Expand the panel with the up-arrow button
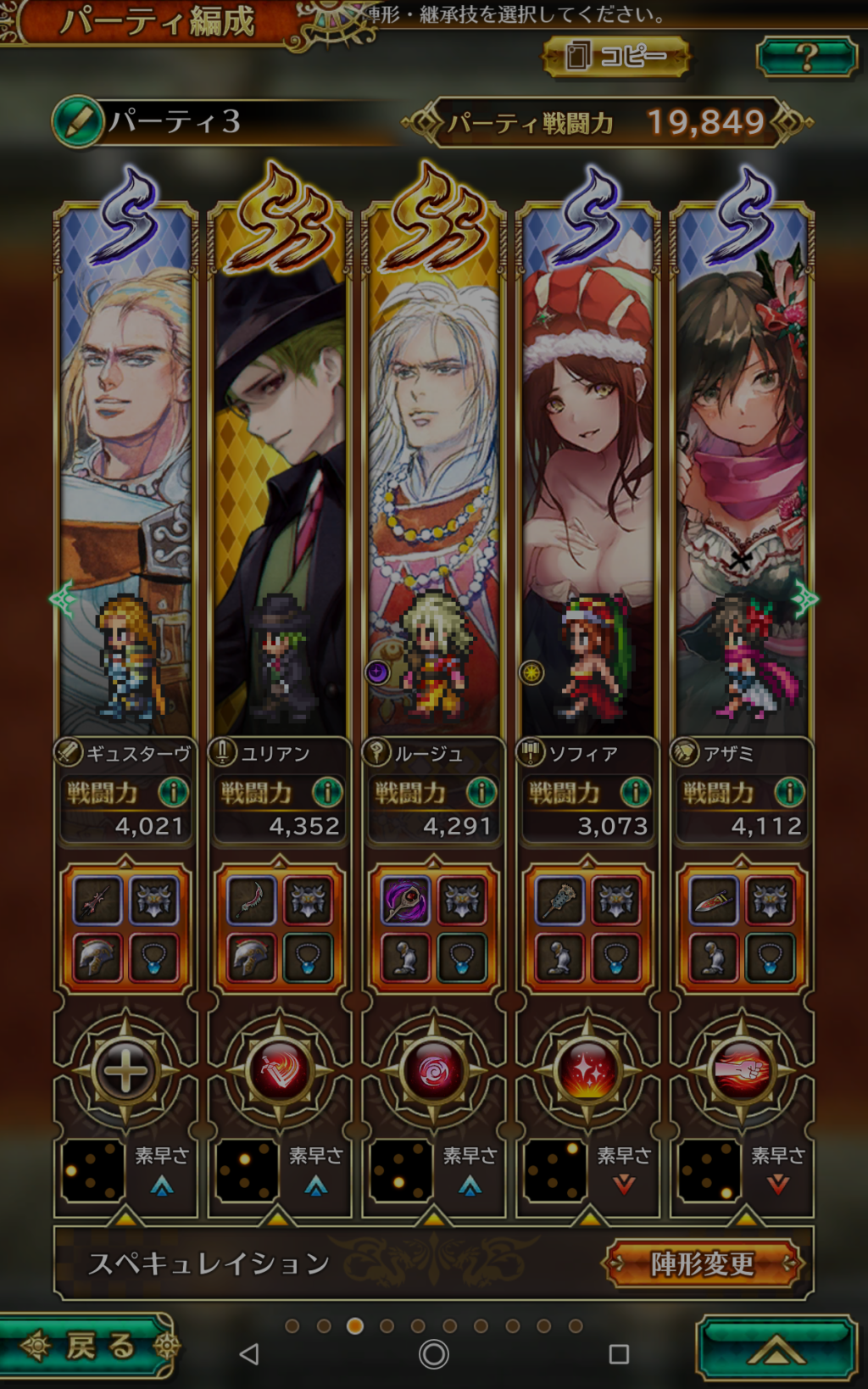 (x=776, y=1347)
